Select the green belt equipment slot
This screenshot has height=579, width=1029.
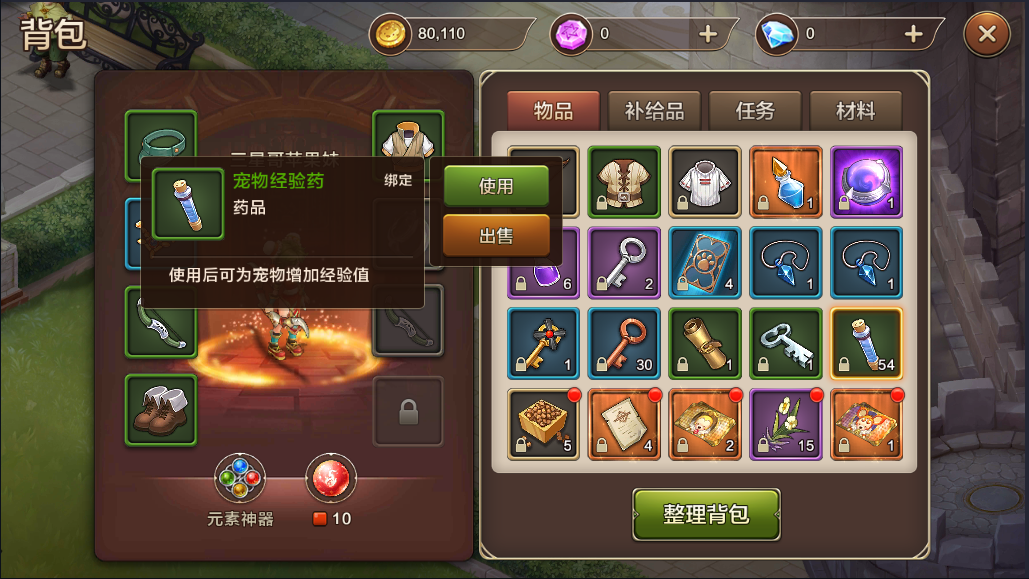(160, 145)
